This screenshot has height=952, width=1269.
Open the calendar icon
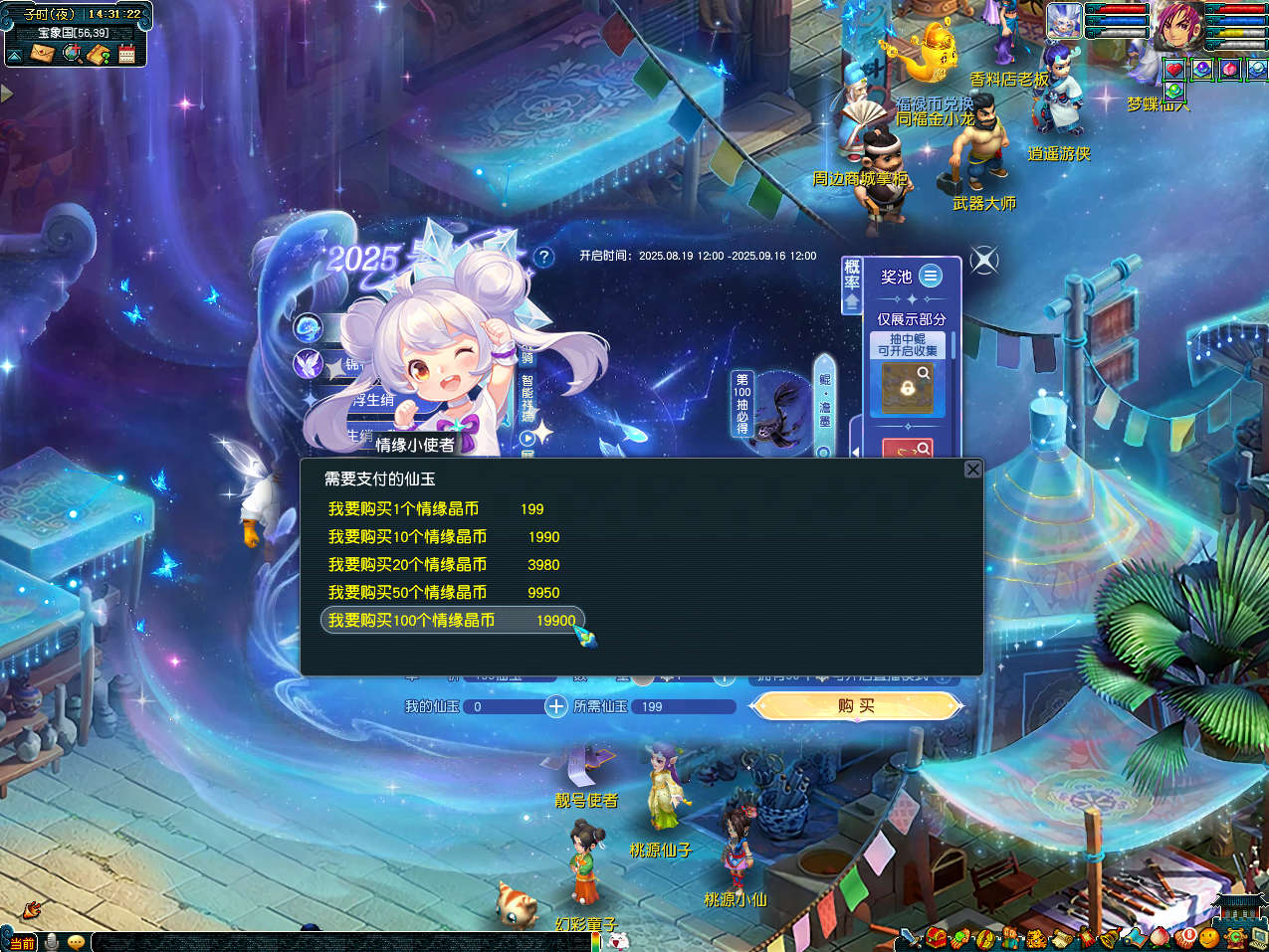(127, 54)
